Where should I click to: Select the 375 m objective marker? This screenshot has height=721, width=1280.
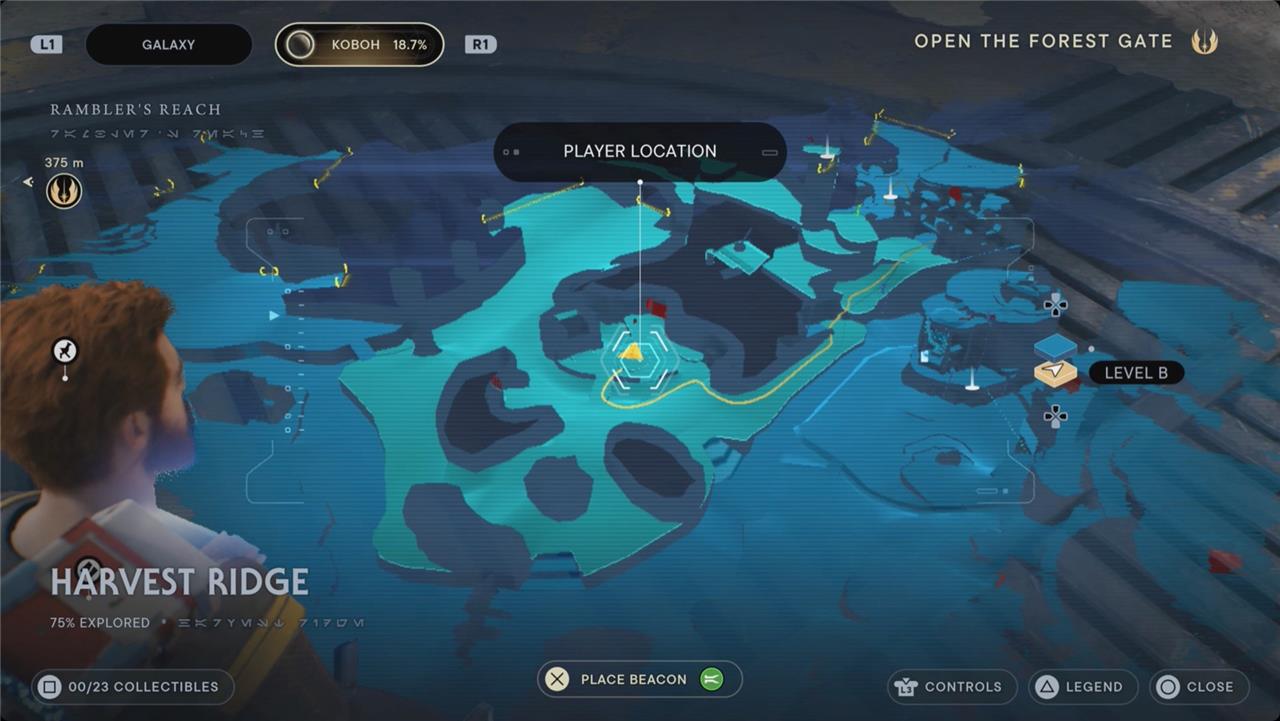tap(64, 190)
